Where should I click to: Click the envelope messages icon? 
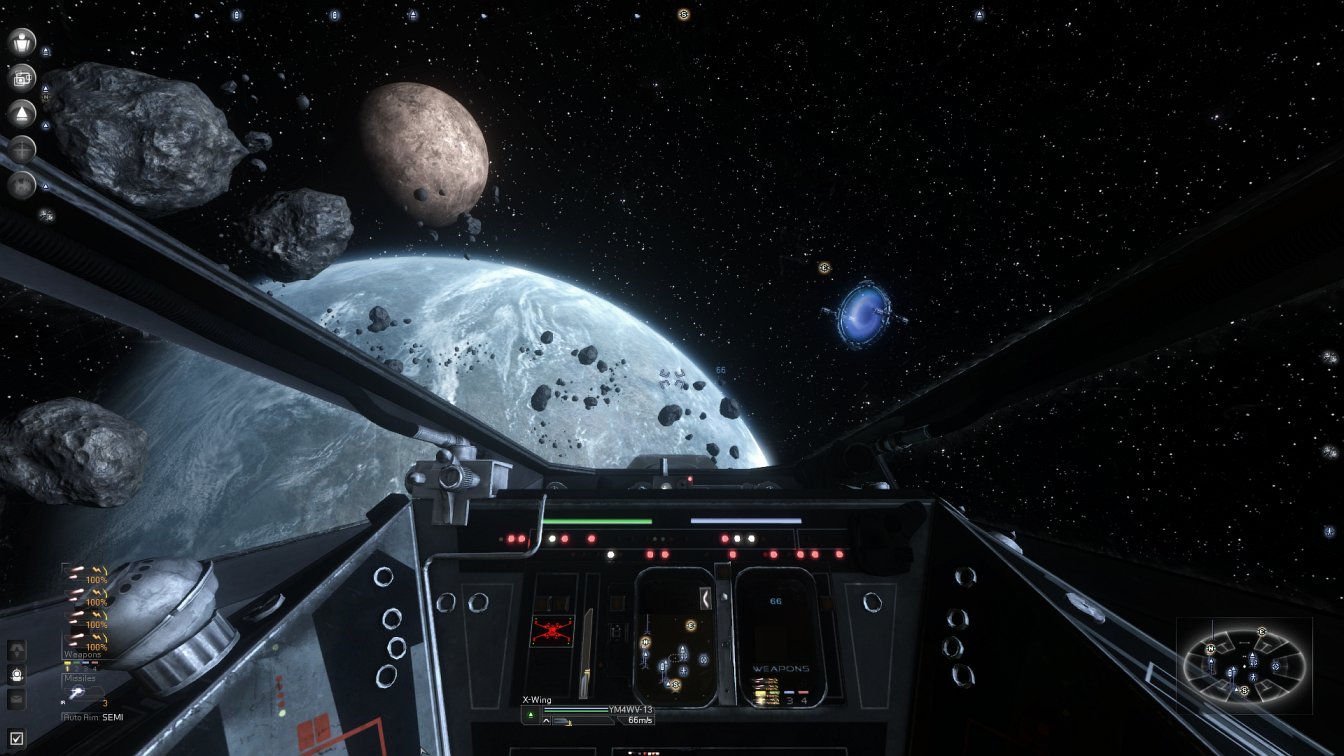pyautogui.click(x=17, y=700)
